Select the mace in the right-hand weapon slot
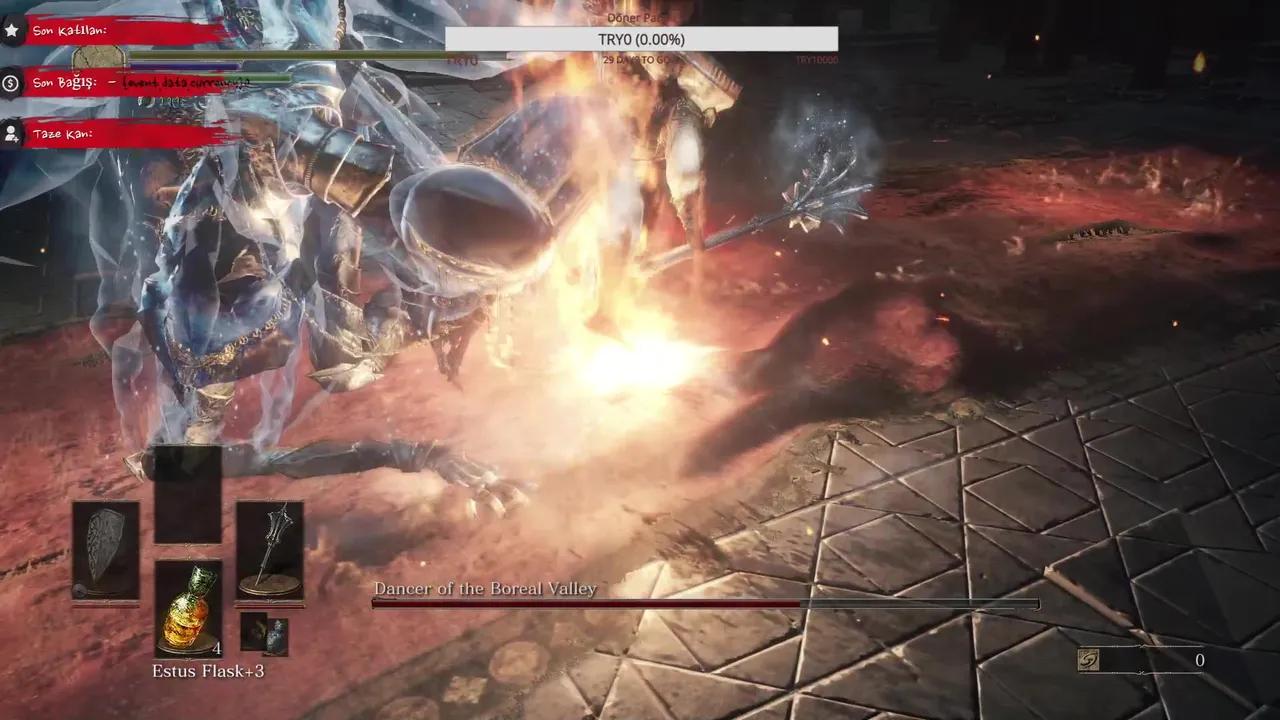Screen dimensions: 1280x720 tap(269, 551)
